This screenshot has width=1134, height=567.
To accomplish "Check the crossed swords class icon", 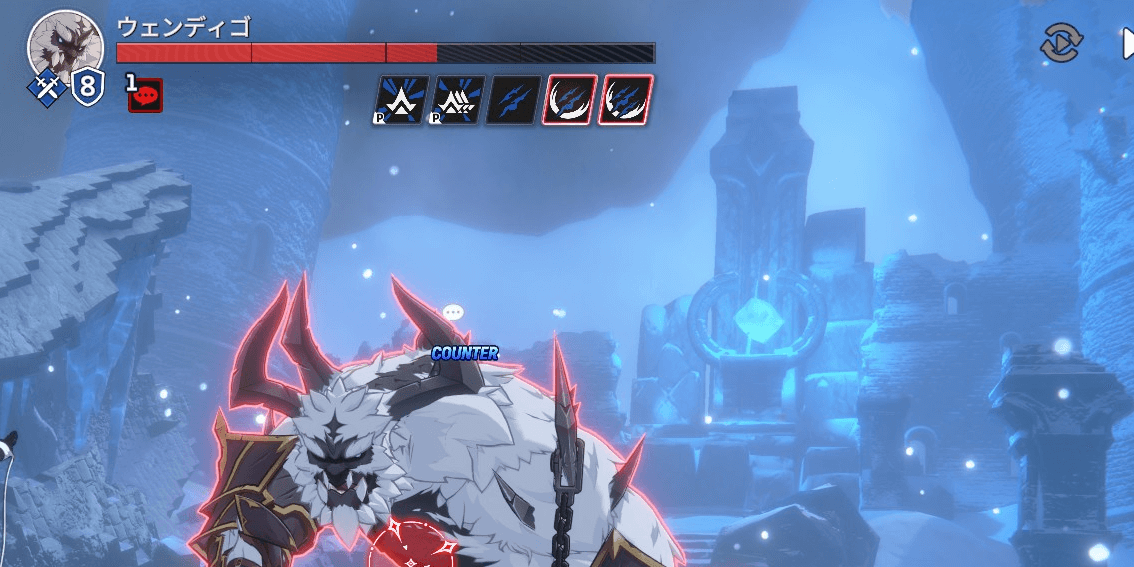I will (x=45, y=88).
